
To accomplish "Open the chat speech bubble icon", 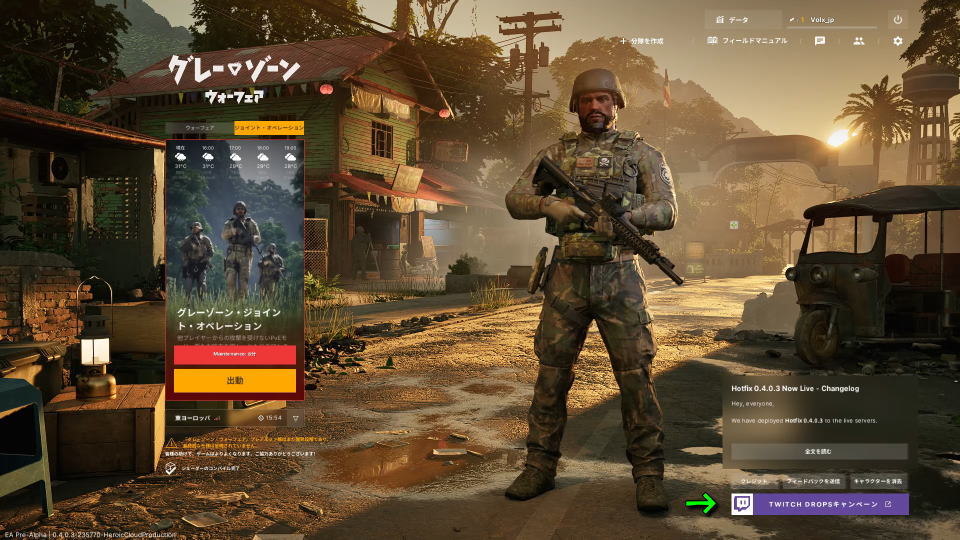I will click(820, 41).
